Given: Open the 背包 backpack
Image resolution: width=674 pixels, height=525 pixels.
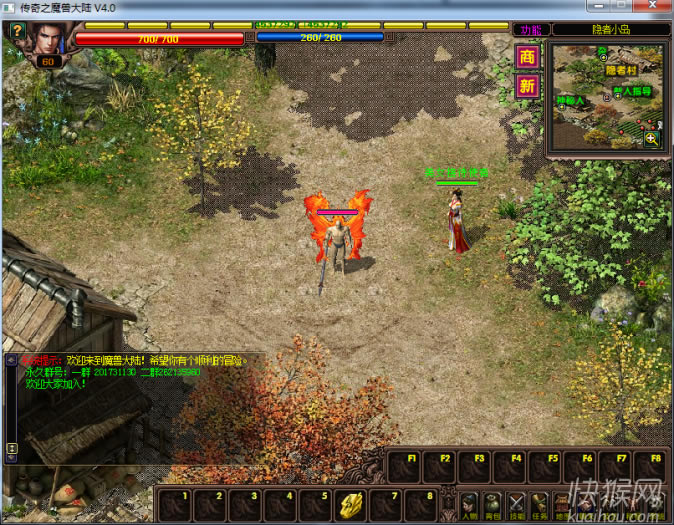Looking at the screenshot, I should pyautogui.click(x=493, y=503).
